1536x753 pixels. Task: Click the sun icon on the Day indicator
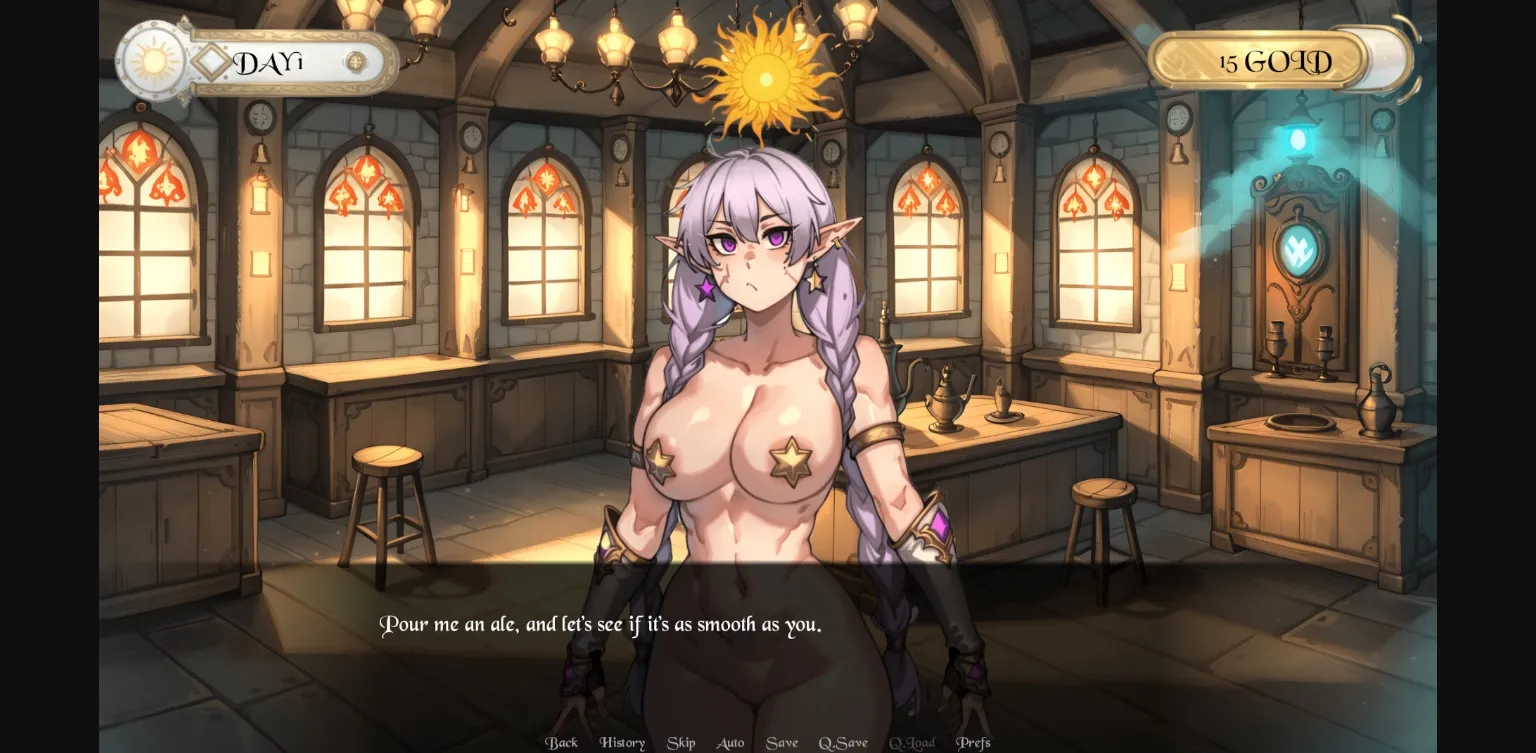coord(153,62)
